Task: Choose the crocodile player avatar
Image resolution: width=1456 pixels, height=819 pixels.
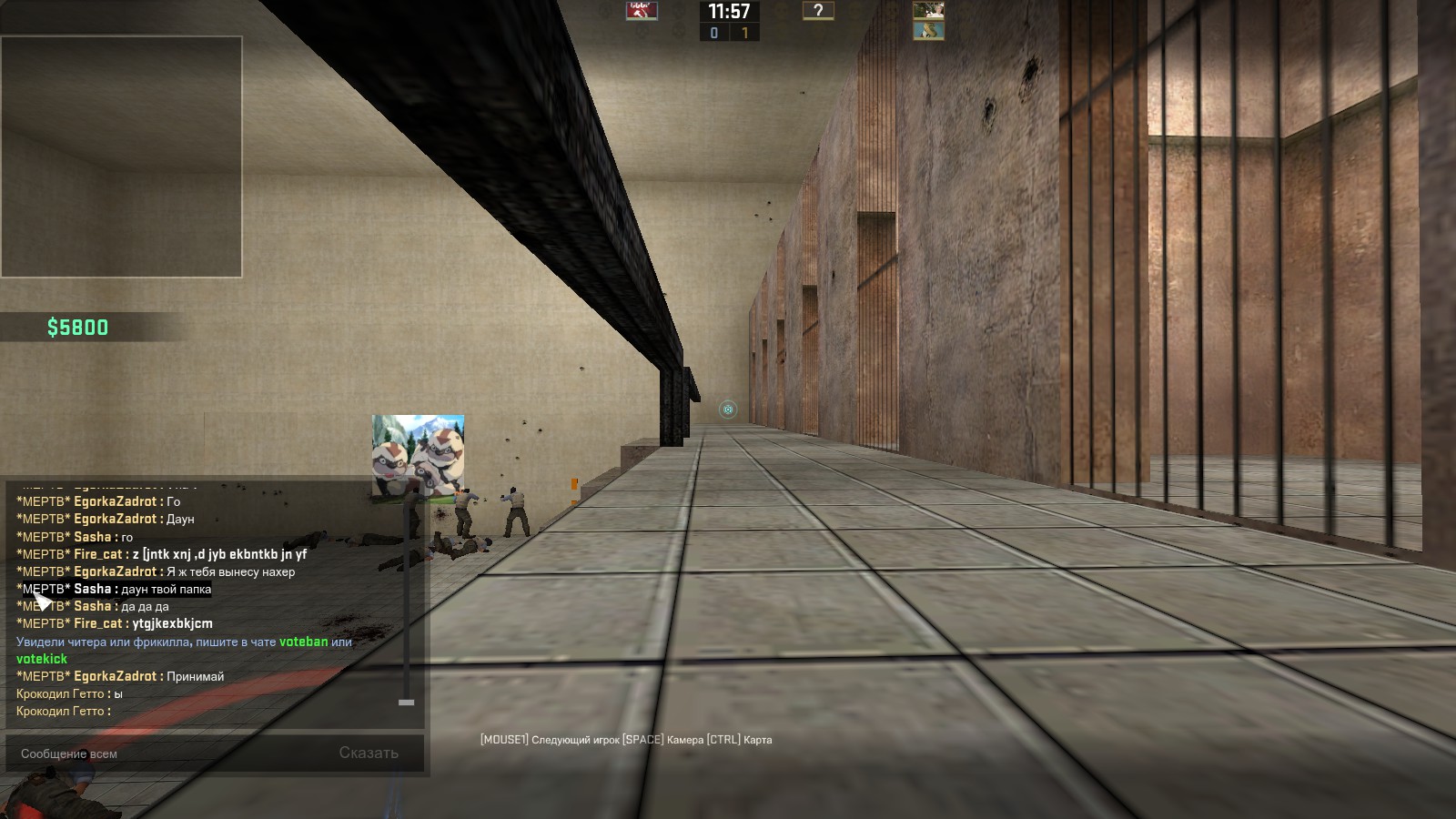Action: click(x=928, y=31)
